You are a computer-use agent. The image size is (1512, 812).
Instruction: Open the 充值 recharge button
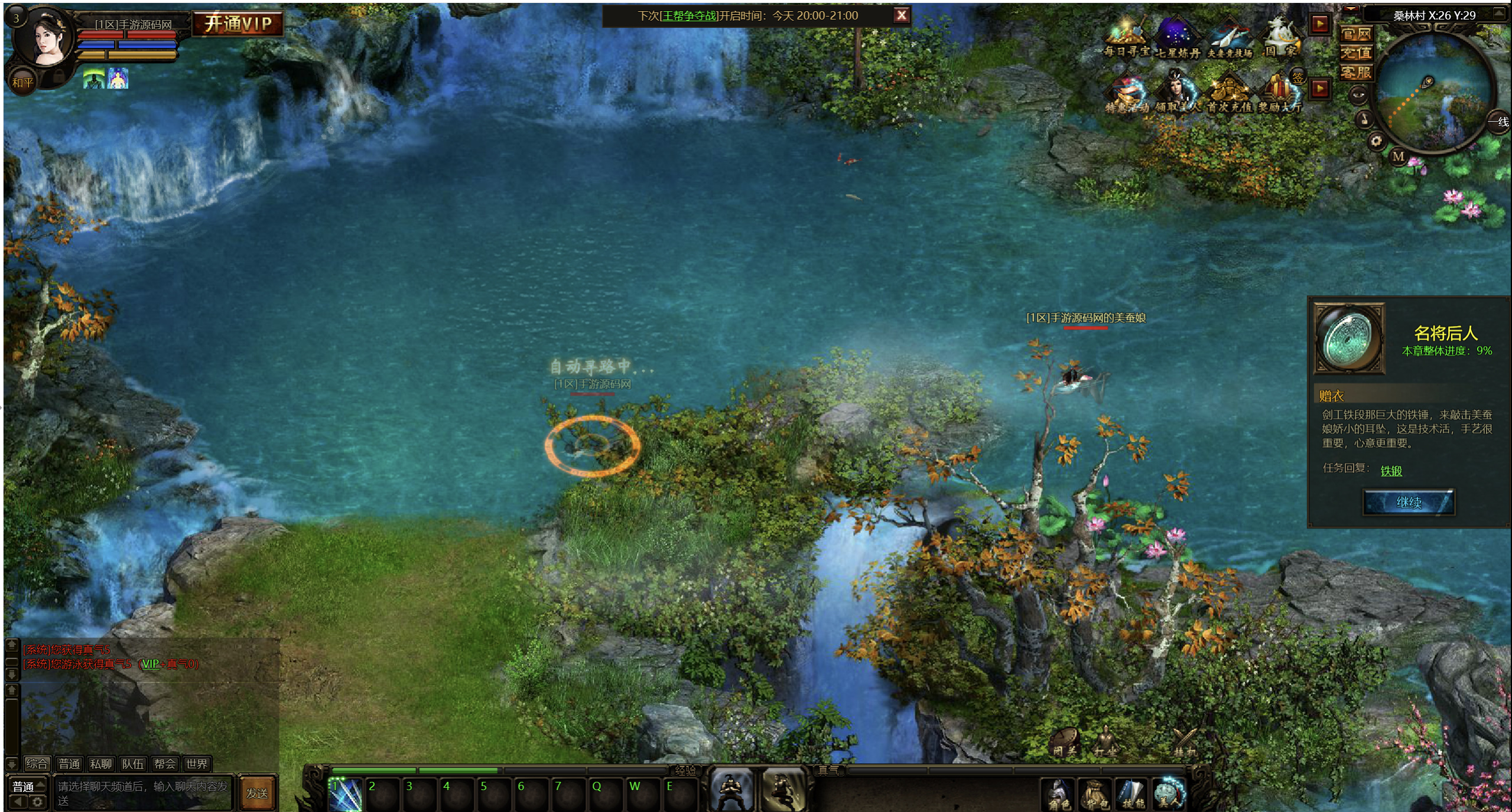[x=1355, y=53]
